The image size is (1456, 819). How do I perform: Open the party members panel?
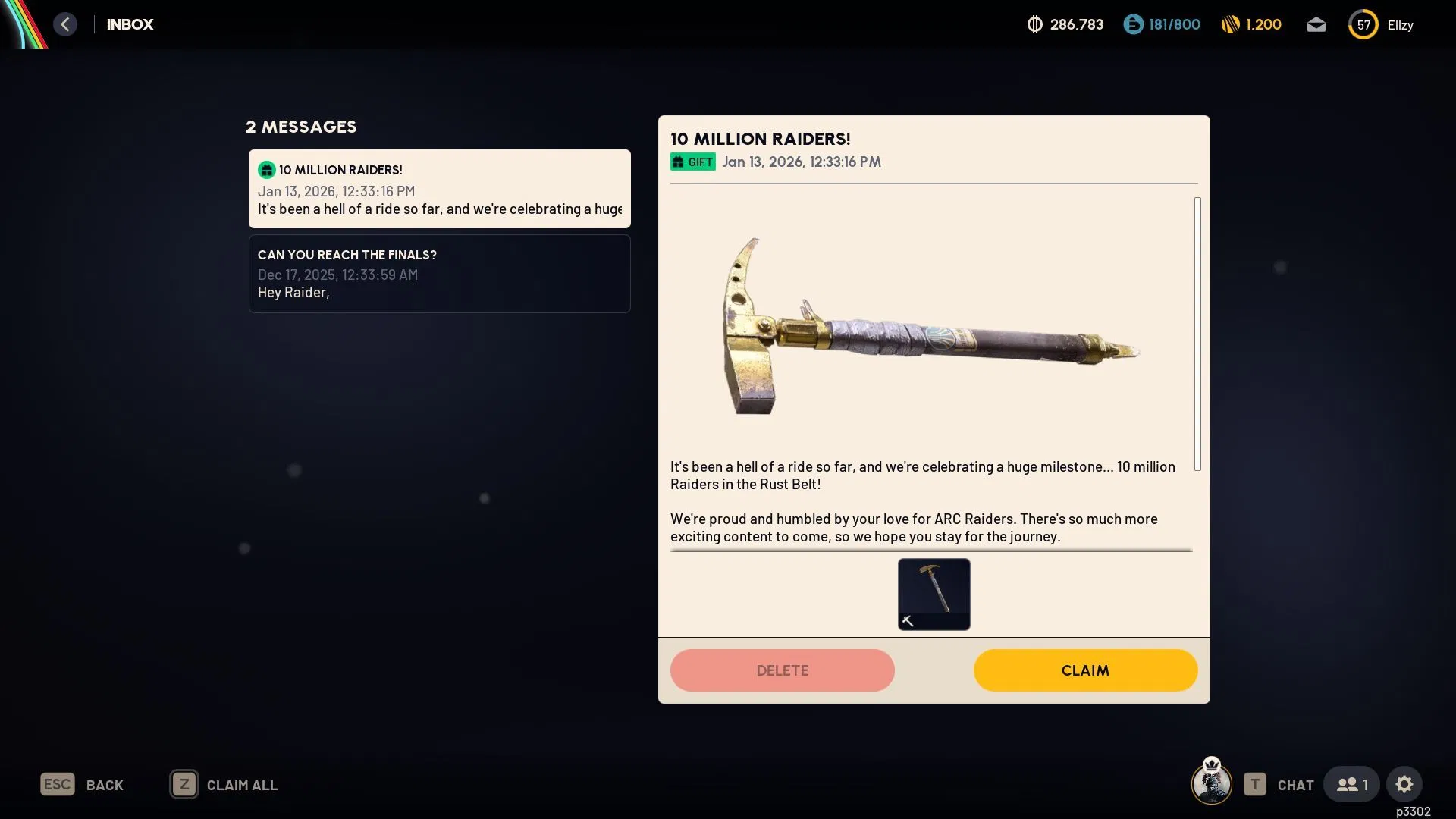click(x=1351, y=784)
